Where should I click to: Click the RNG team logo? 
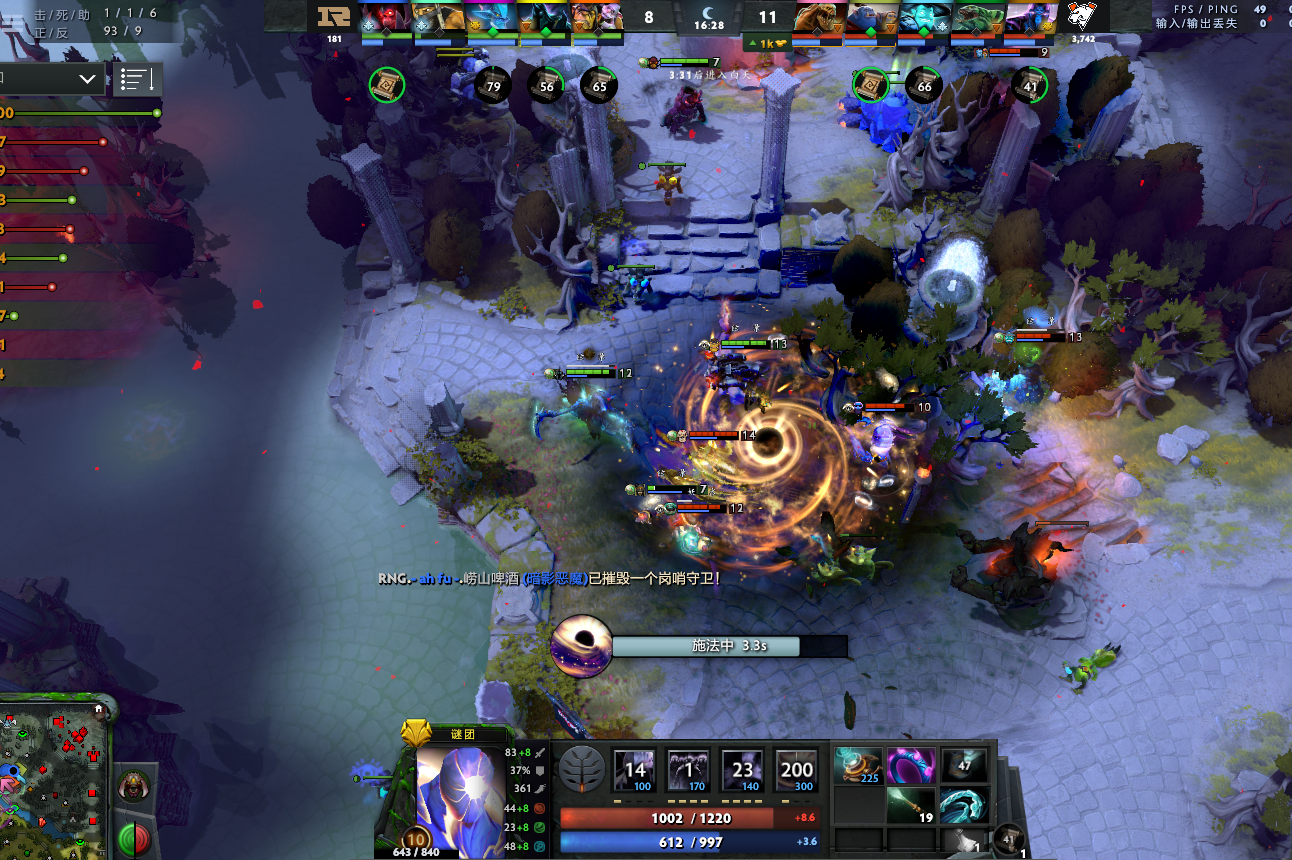333,17
